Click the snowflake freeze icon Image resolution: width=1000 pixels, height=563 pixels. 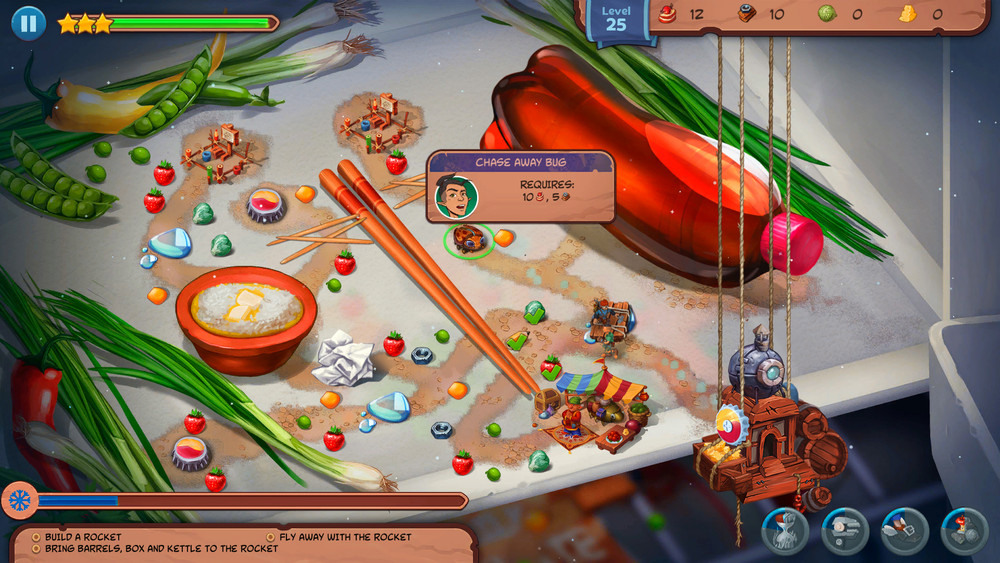tap(20, 500)
